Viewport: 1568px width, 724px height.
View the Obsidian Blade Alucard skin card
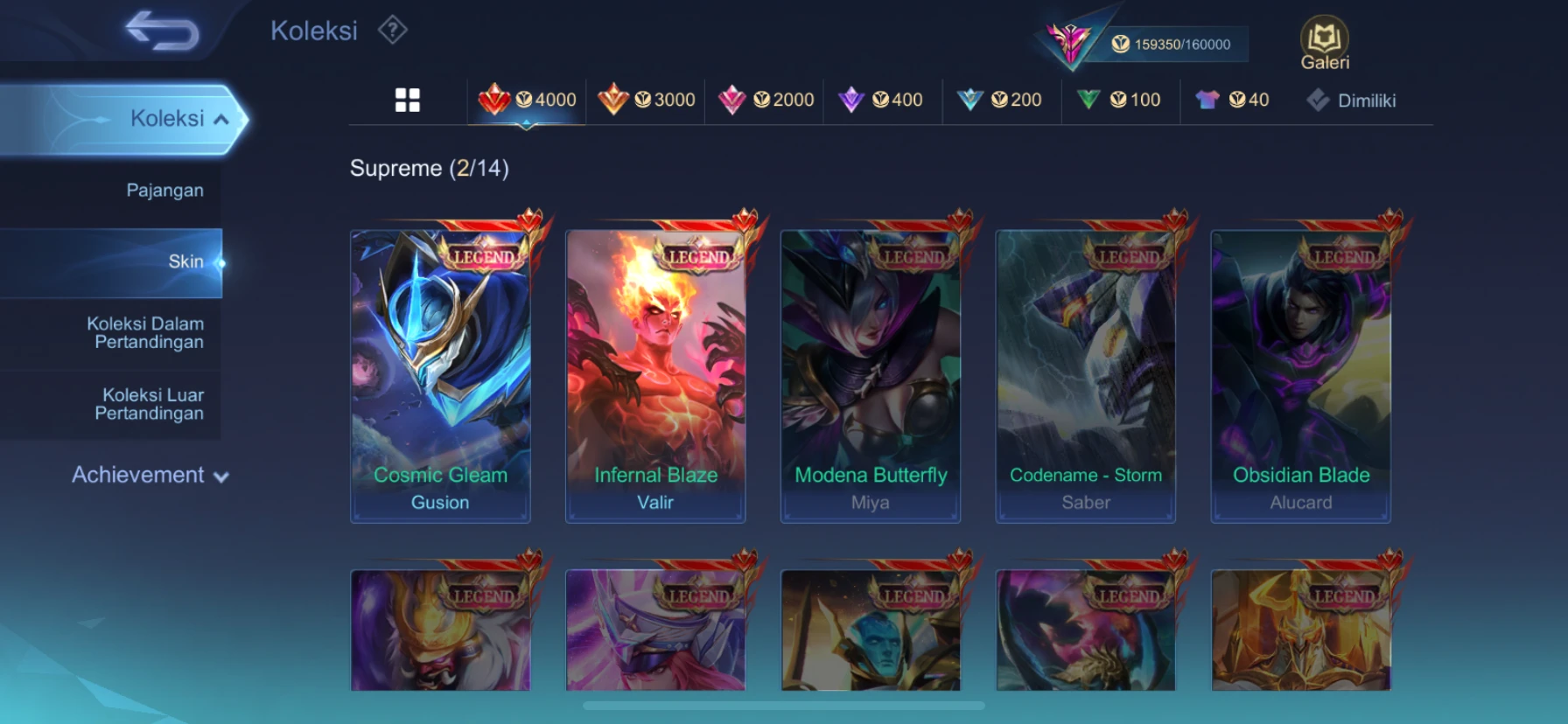point(1301,376)
